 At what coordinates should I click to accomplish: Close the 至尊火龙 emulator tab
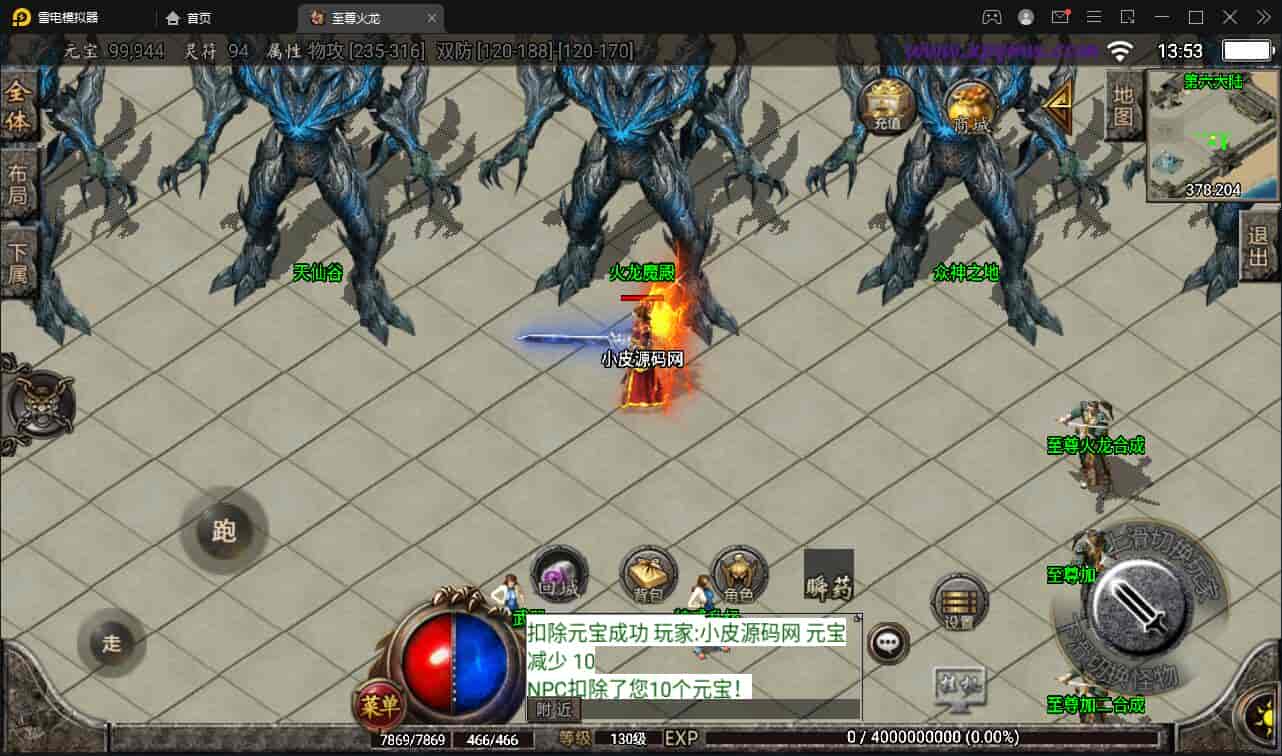tap(432, 18)
